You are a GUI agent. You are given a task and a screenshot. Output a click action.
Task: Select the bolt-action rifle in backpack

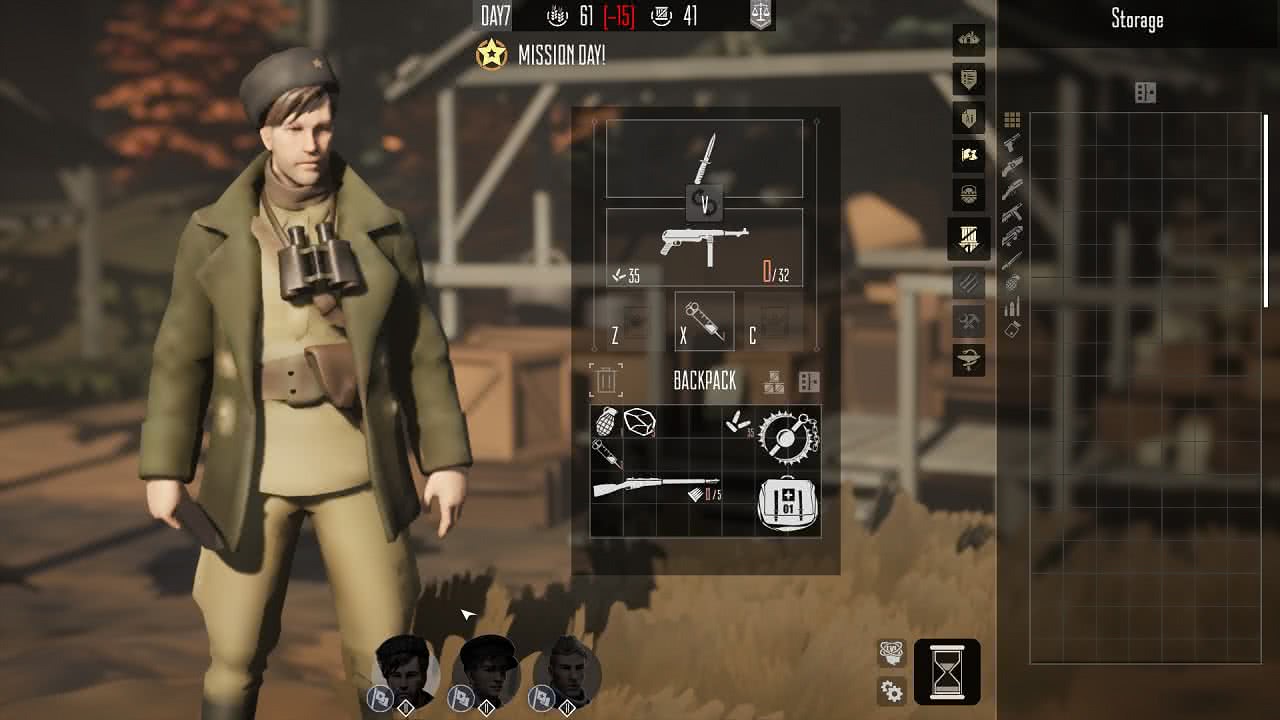click(656, 488)
